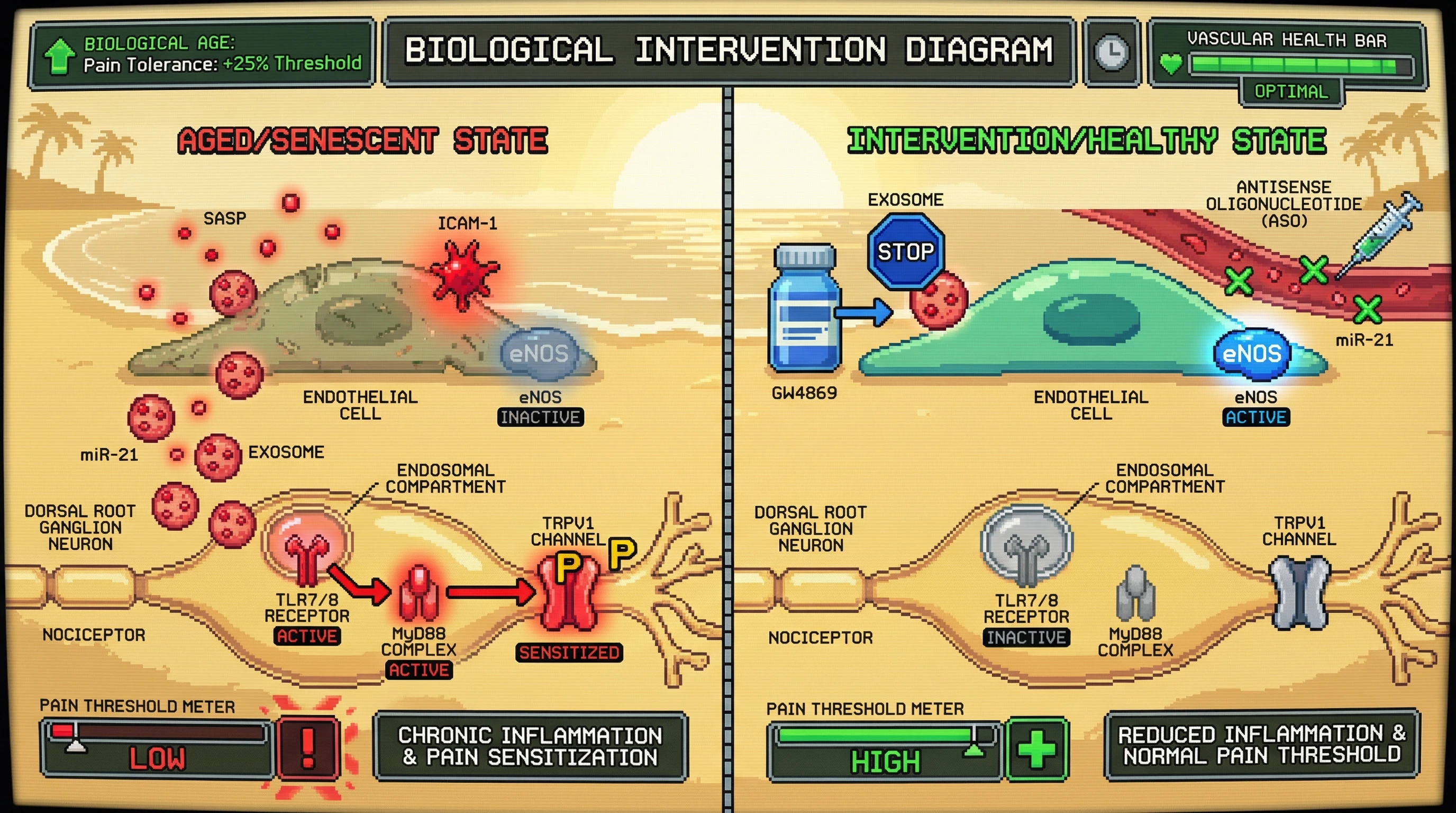Open the Chronic Inflammation & Pain Sensitization panel
The image size is (1456, 813).
pyautogui.click(x=530, y=746)
